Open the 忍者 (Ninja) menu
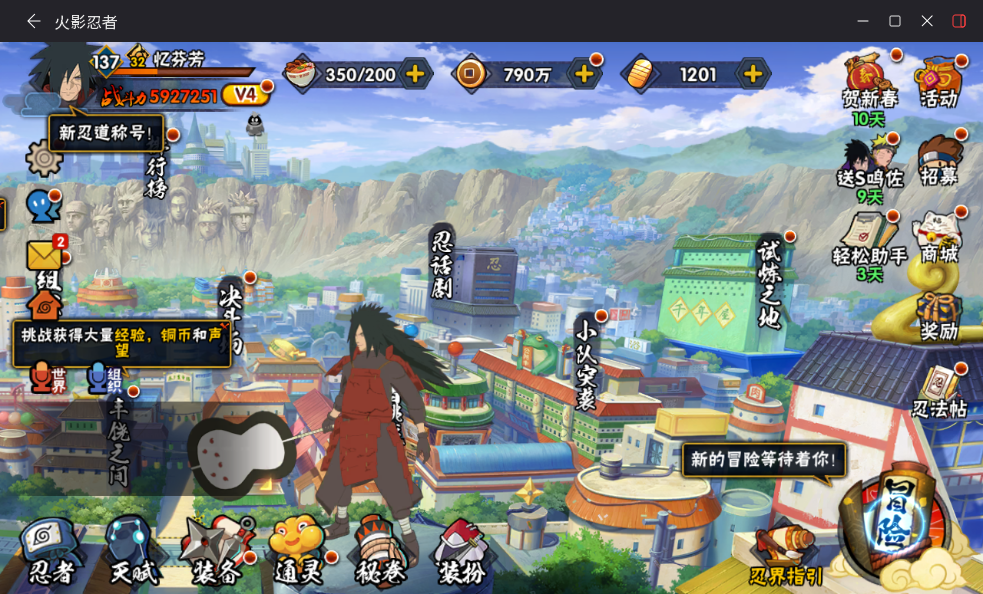This screenshot has width=983, height=594. point(52,551)
